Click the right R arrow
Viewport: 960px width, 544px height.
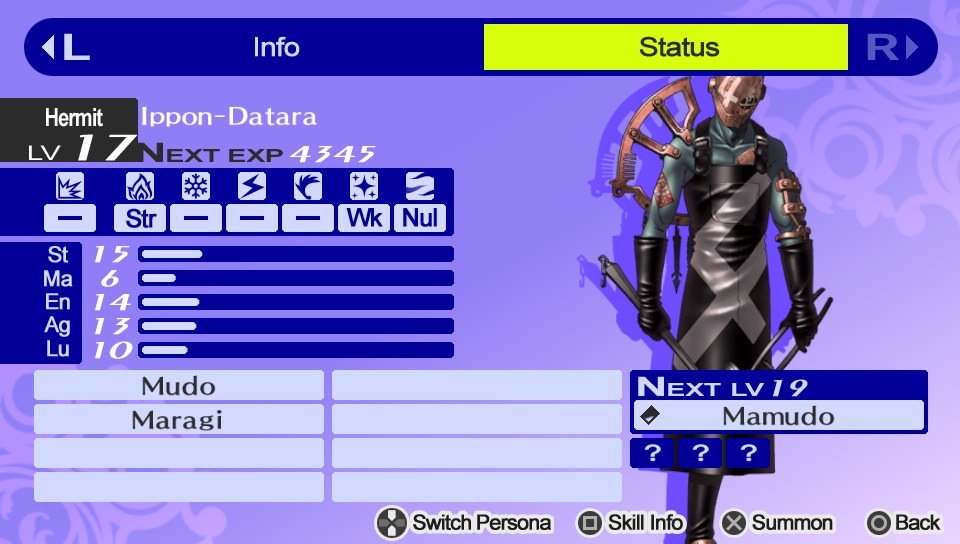(x=892, y=47)
